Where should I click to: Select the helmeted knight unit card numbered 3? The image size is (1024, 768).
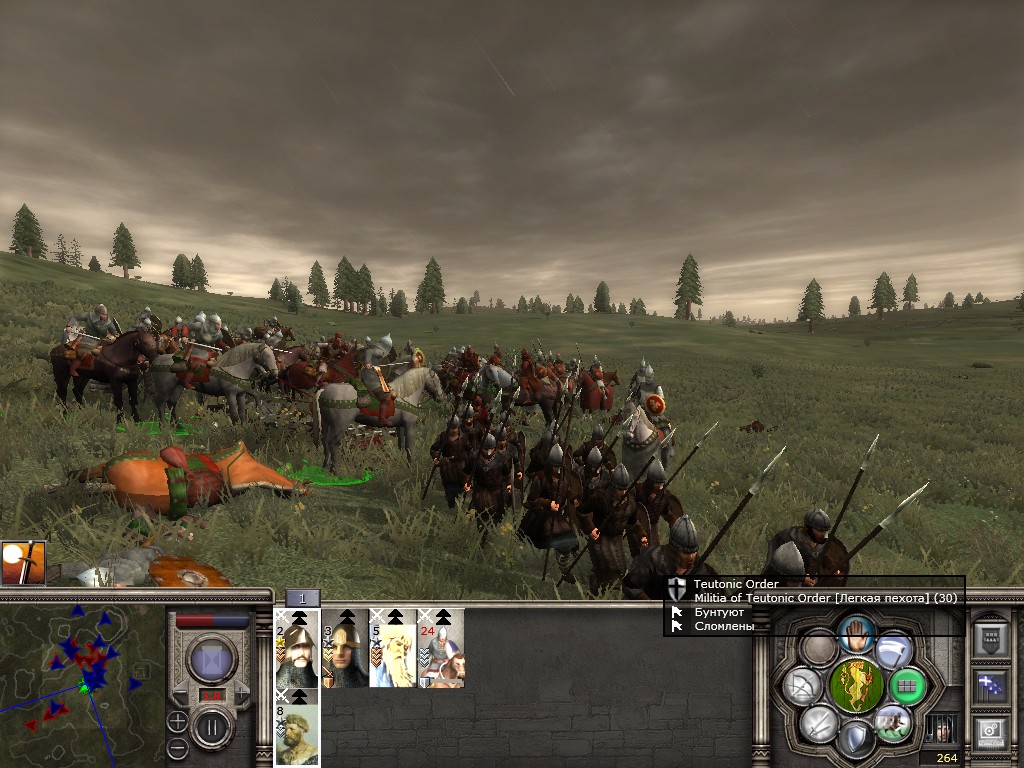tap(344, 649)
